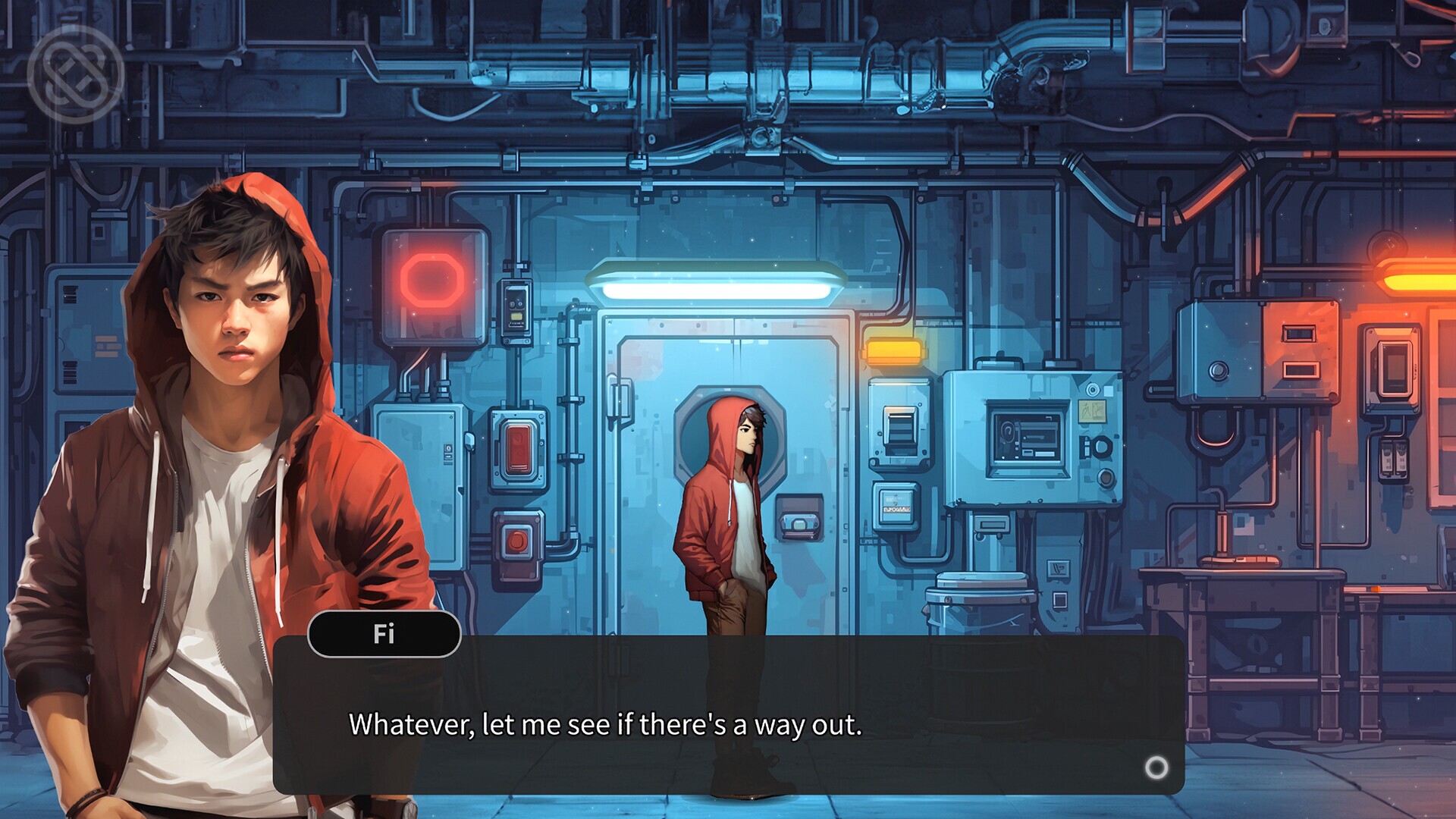Select the Fi name tag above the dialogue
Screen dimensions: 1456x819
click(x=384, y=635)
